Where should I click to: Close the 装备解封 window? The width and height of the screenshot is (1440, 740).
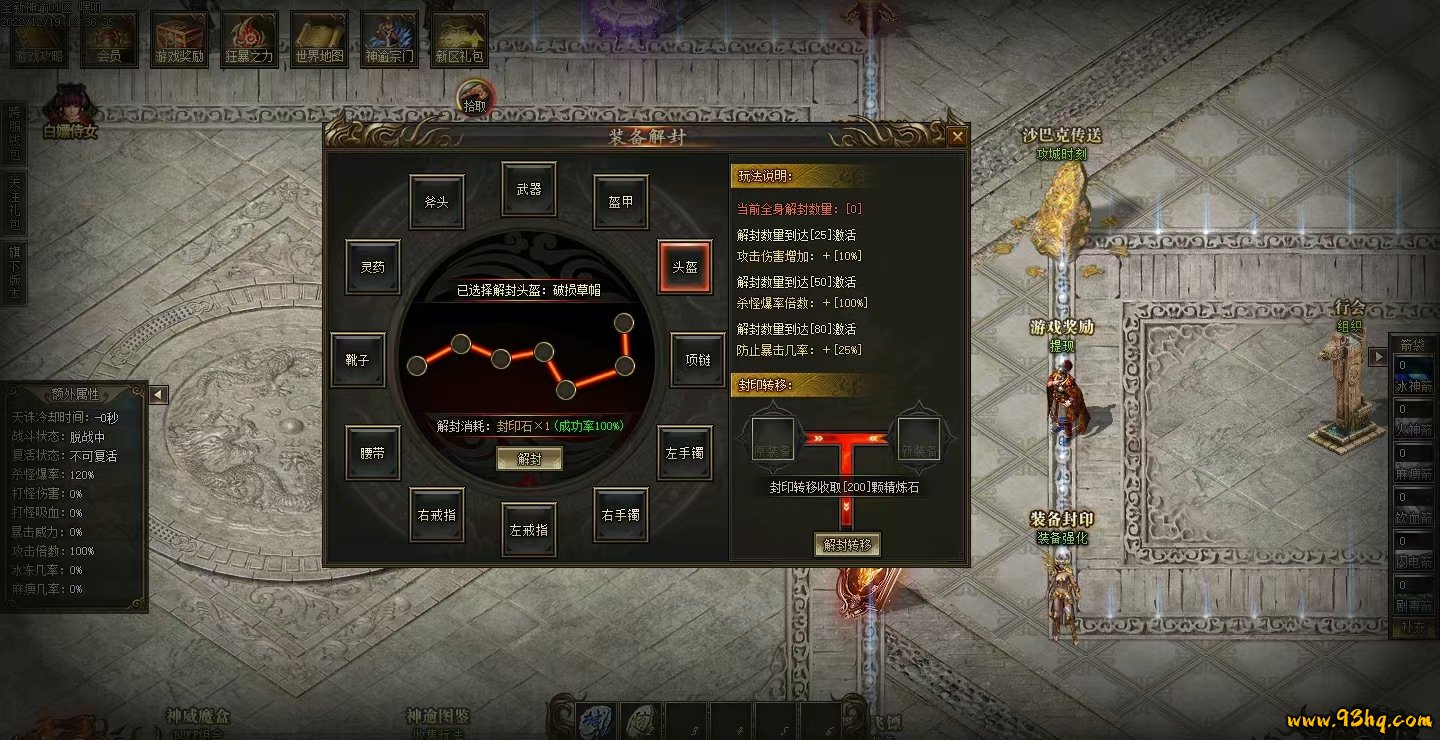[957, 136]
